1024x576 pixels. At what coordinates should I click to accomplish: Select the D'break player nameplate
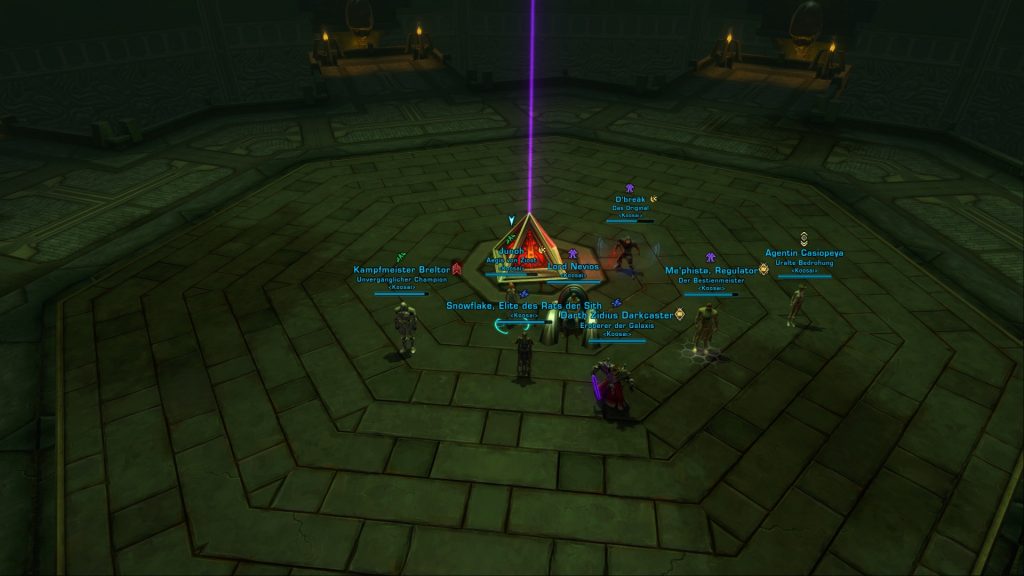click(x=632, y=199)
